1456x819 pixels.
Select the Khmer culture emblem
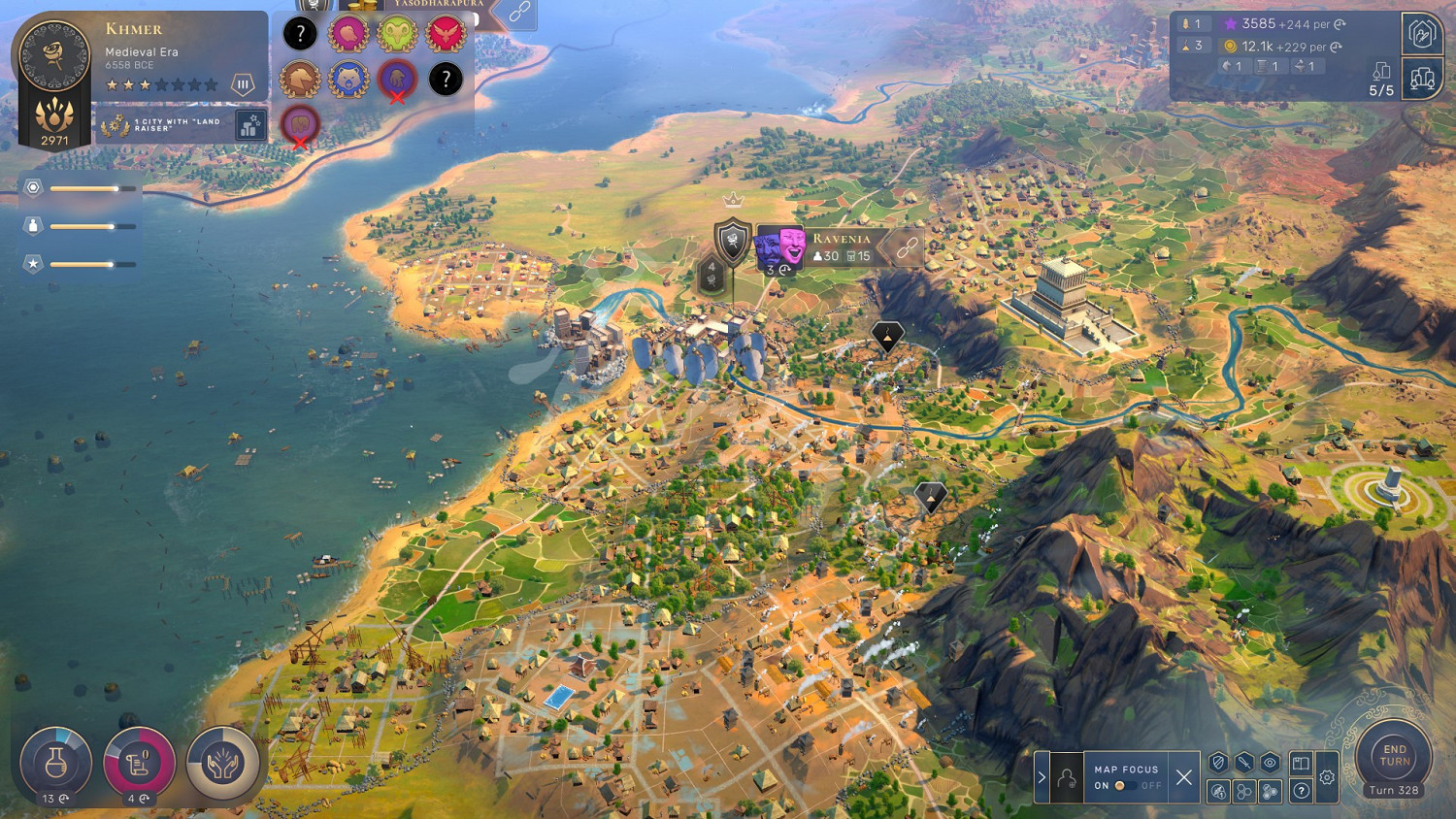click(54, 56)
